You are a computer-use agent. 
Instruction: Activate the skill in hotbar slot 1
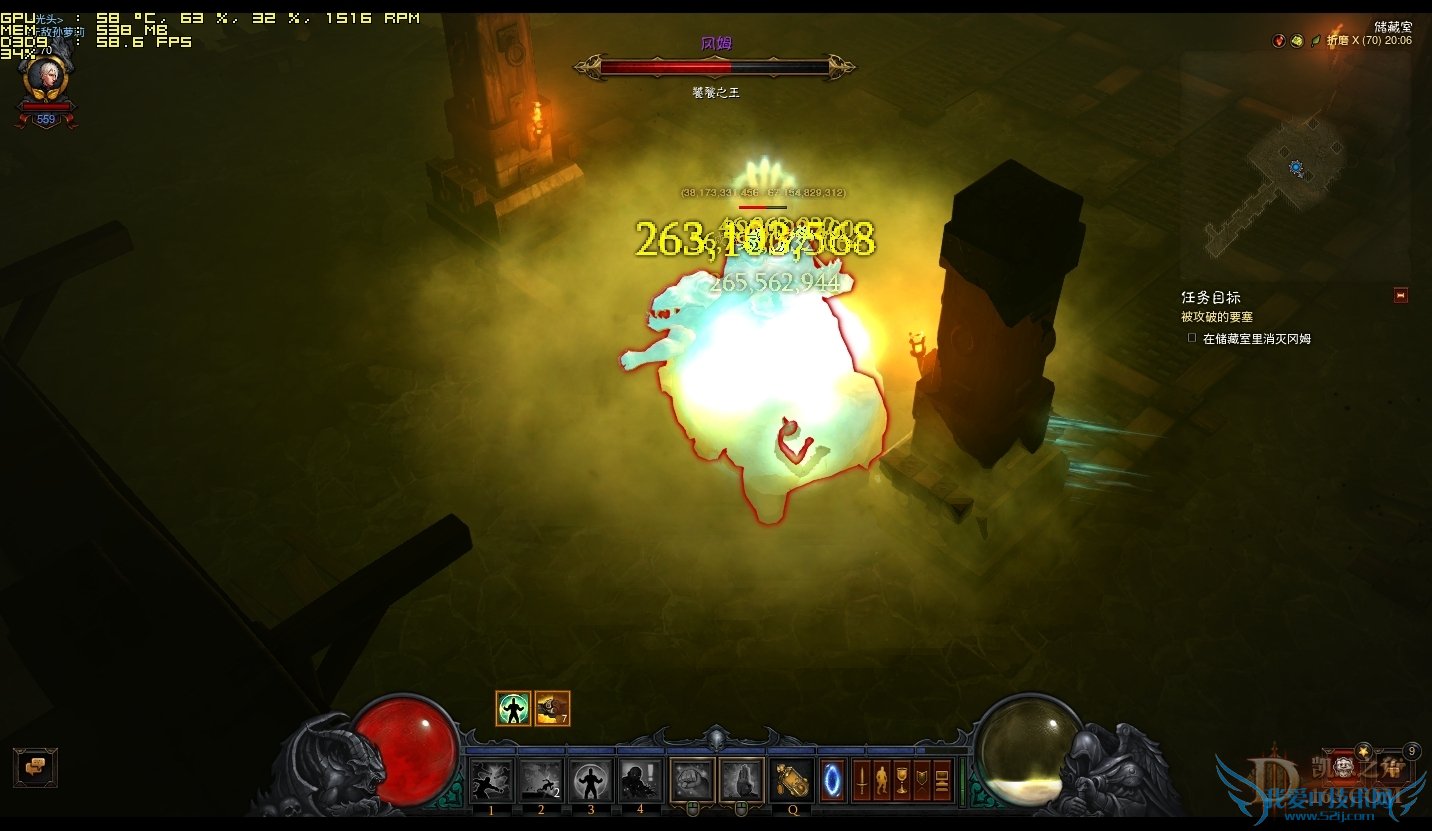click(x=492, y=780)
